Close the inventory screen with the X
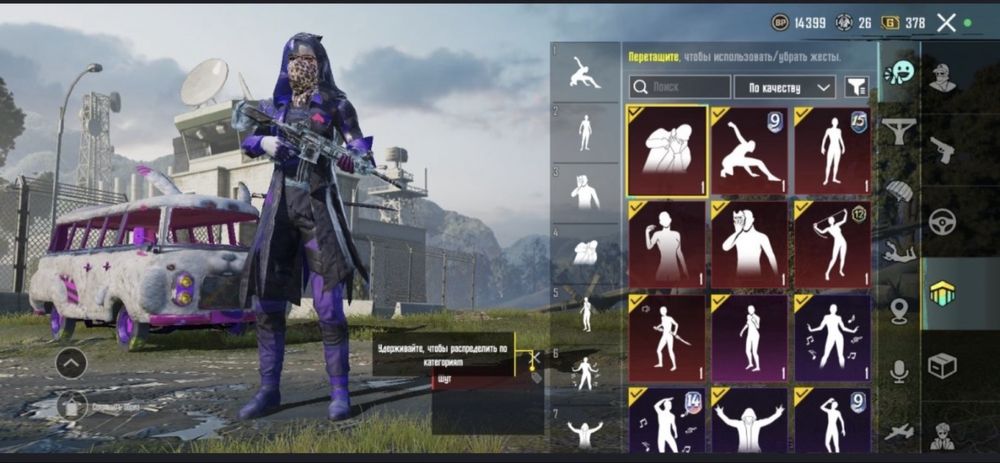 pos(946,22)
